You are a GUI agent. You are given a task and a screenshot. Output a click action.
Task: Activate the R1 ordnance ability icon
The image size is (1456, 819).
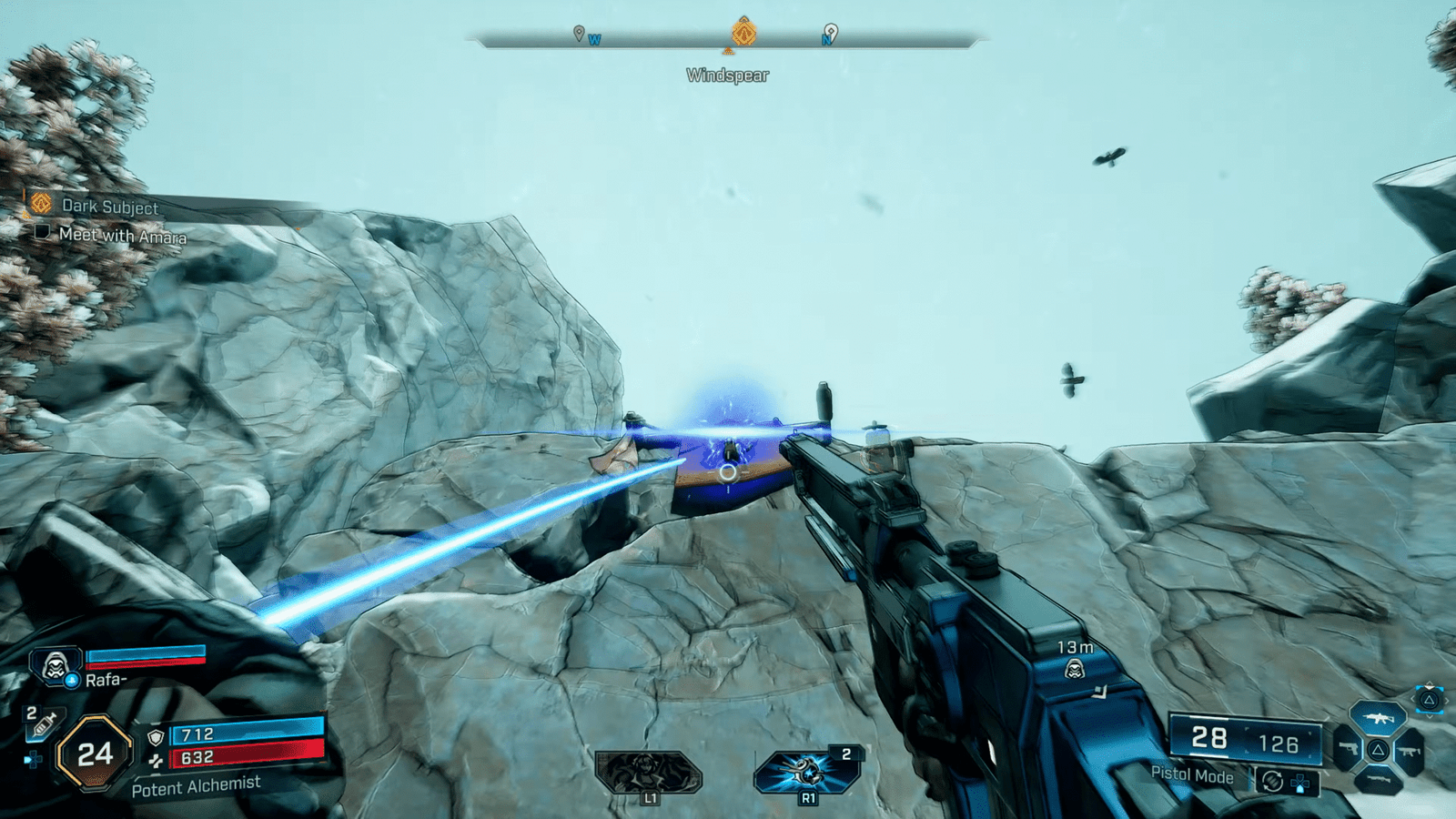tap(806, 773)
